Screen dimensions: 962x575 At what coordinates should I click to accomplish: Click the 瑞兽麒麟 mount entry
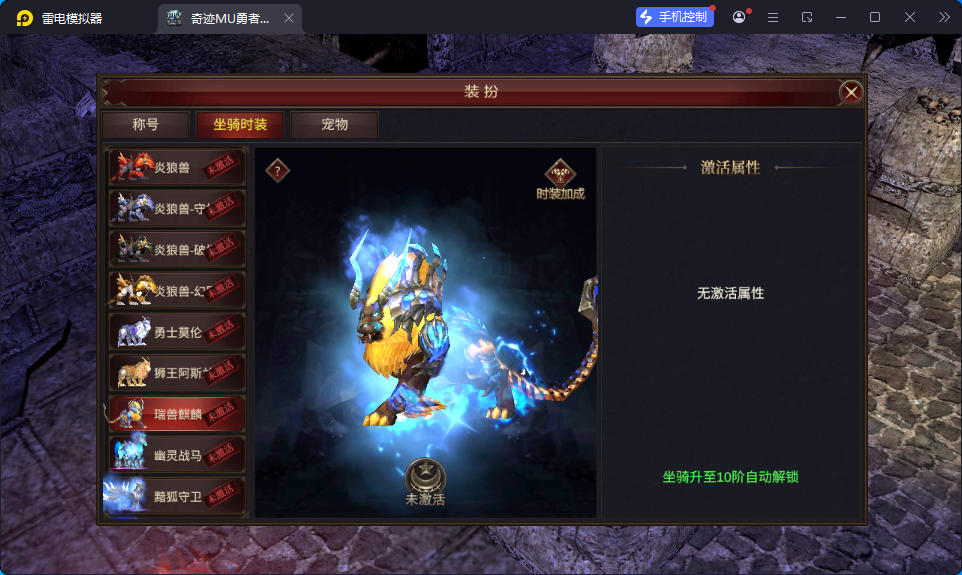[x=177, y=414]
